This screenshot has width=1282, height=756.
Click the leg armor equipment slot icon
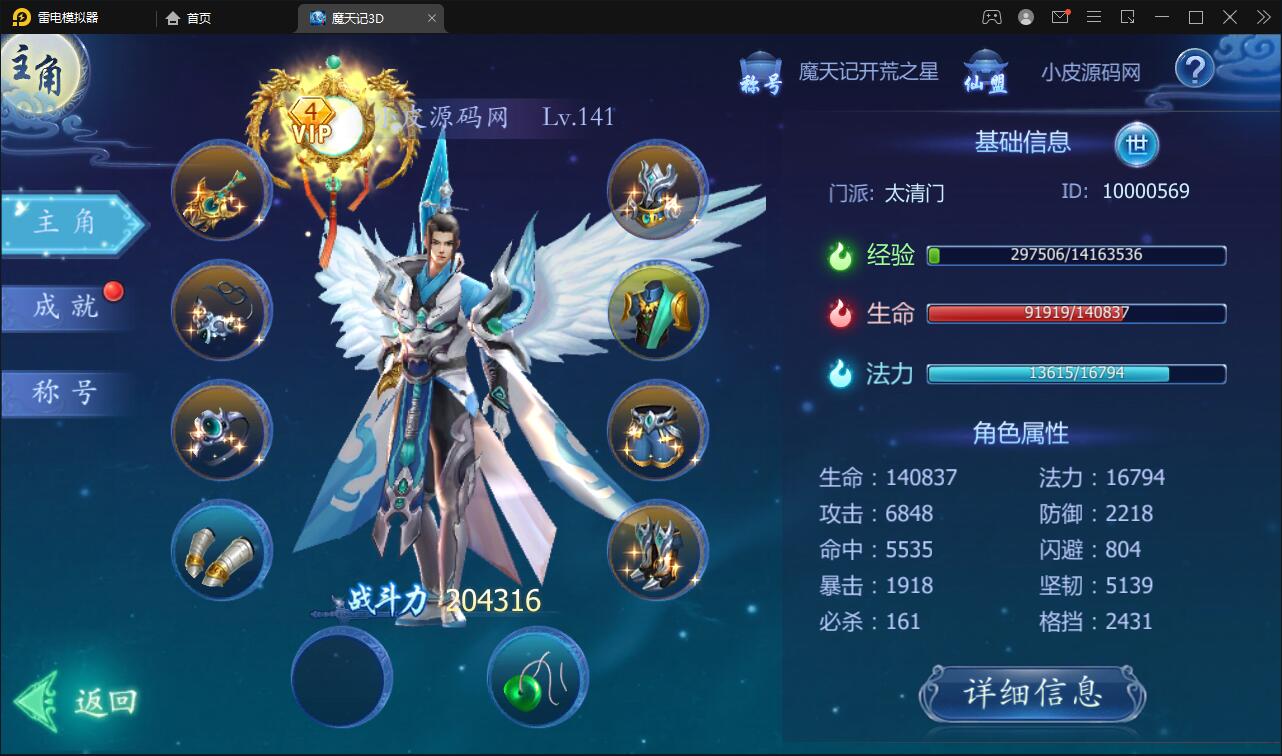pos(655,430)
